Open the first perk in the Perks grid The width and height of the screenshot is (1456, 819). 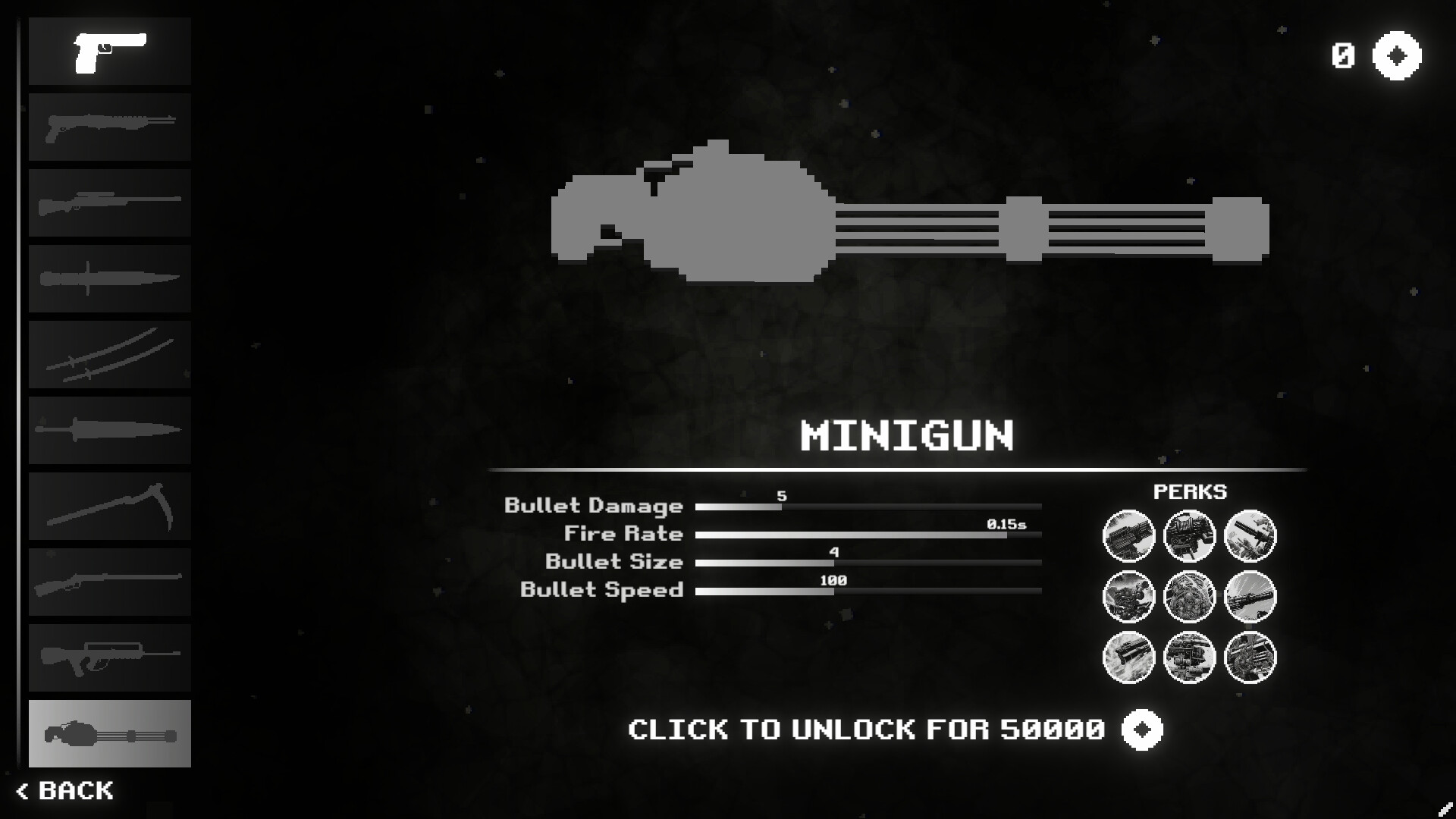[1129, 535]
